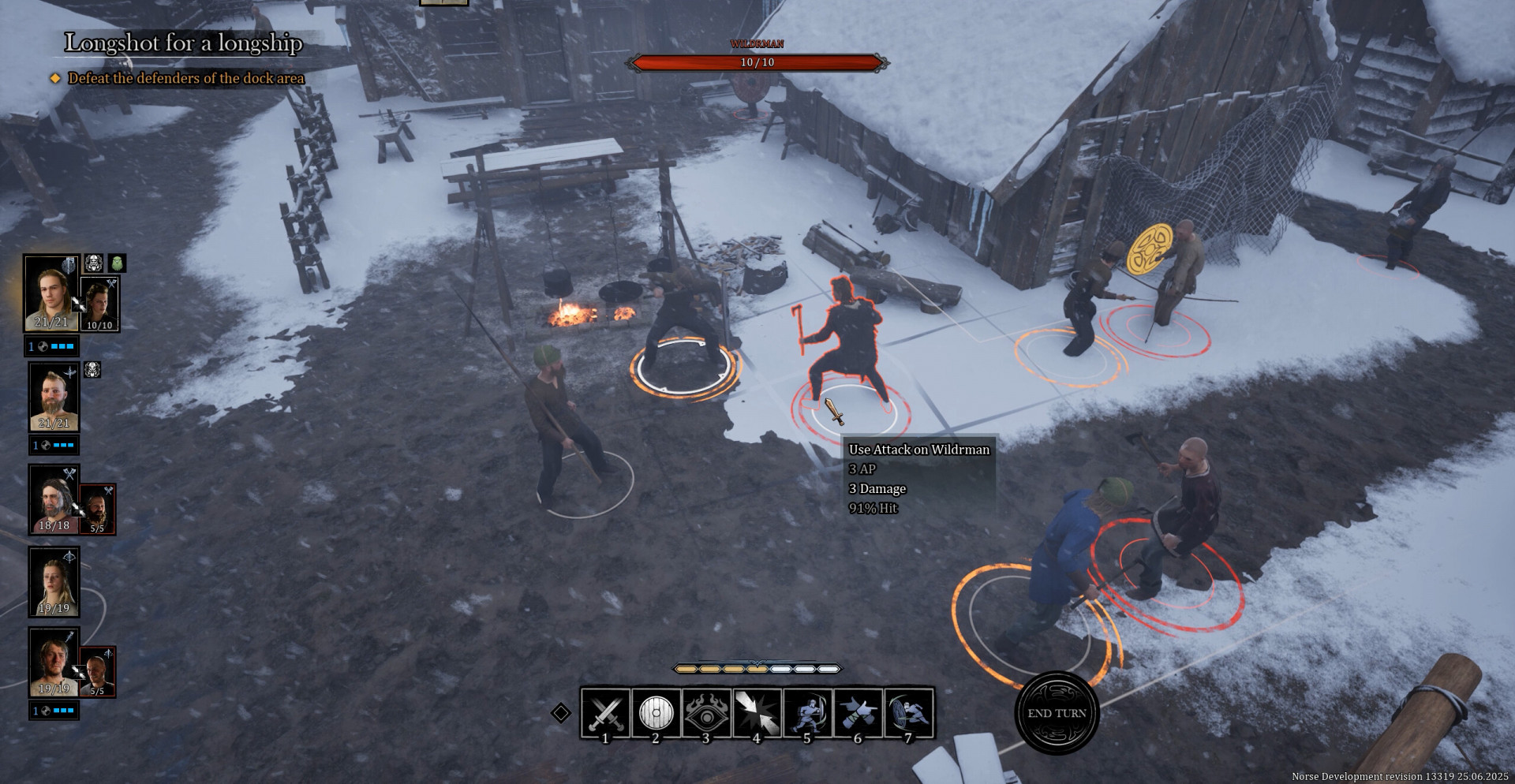Choose the arrow impact burst ability

tap(757, 712)
